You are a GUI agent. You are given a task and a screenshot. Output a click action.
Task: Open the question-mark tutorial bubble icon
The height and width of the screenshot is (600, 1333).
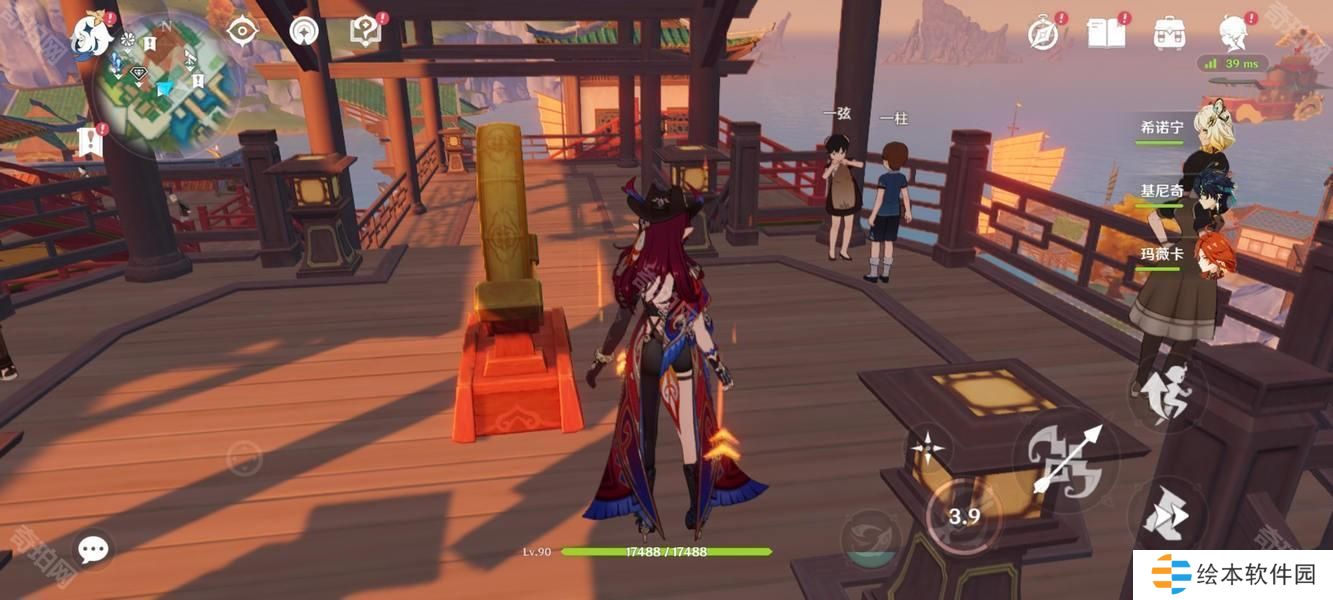point(365,32)
